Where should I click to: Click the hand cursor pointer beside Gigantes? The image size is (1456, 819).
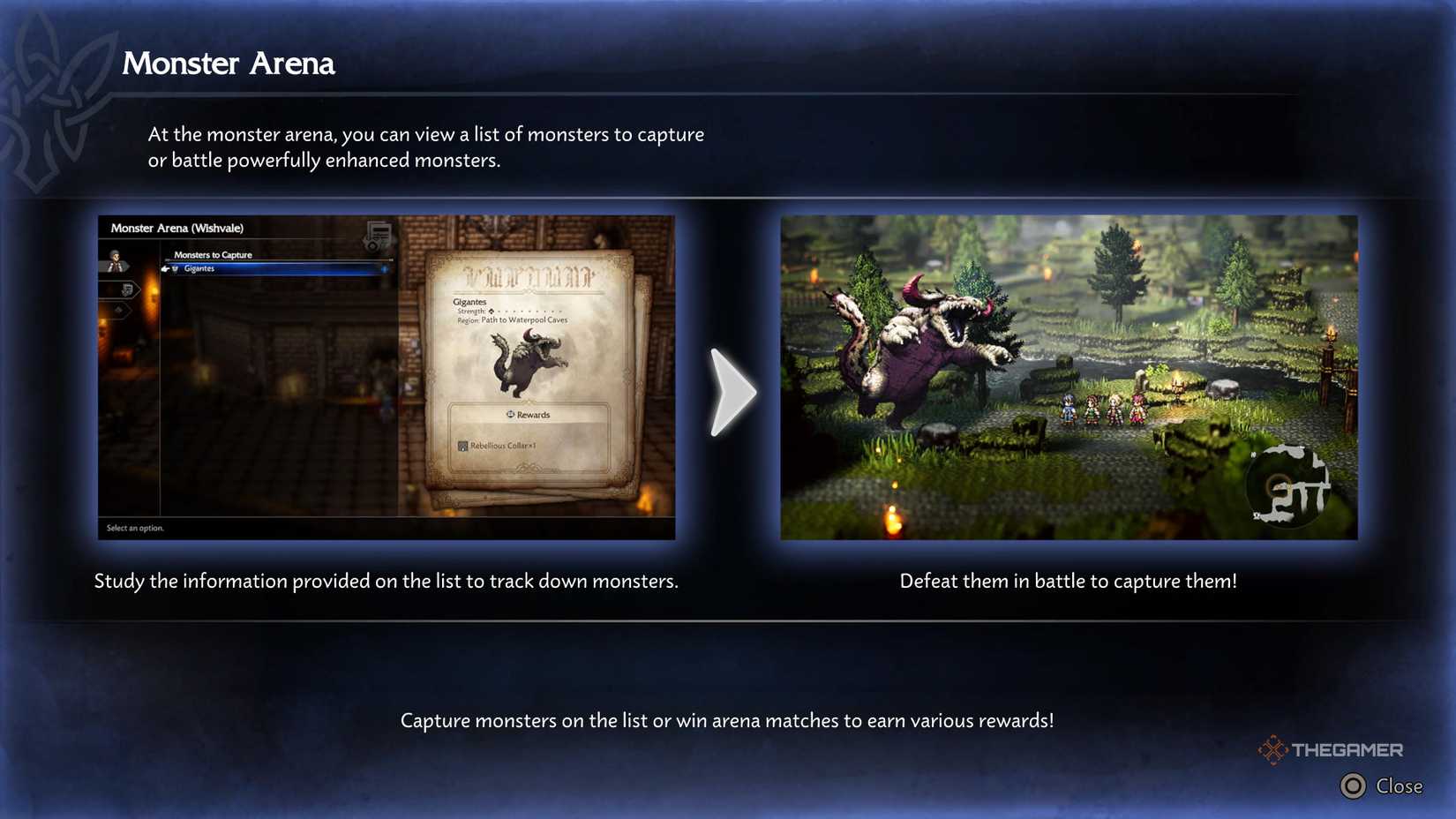click(164, 269)
